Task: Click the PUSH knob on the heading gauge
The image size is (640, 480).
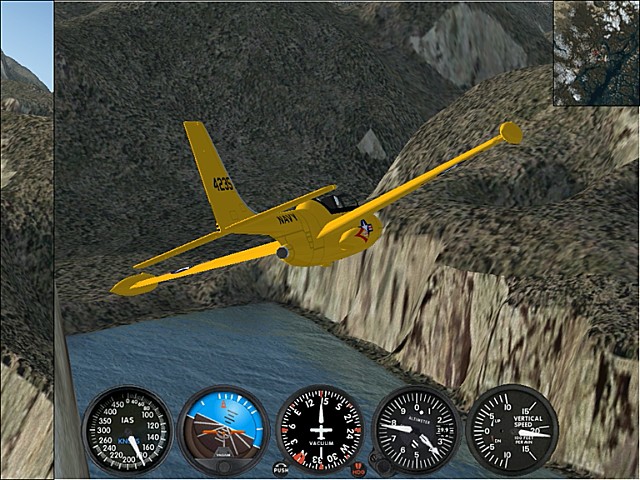Action: click(281, 467)
